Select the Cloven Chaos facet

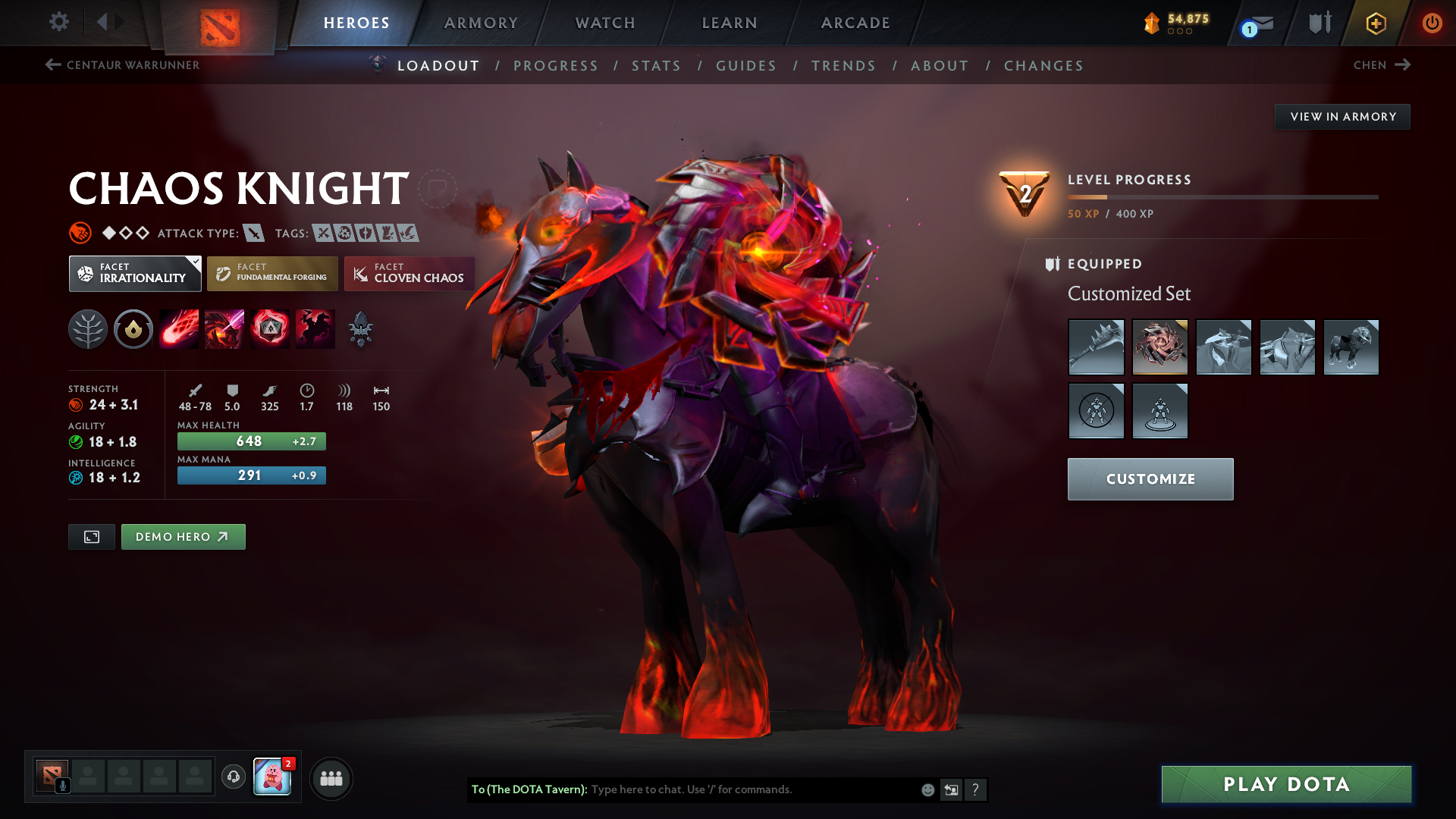click(409, 274)
